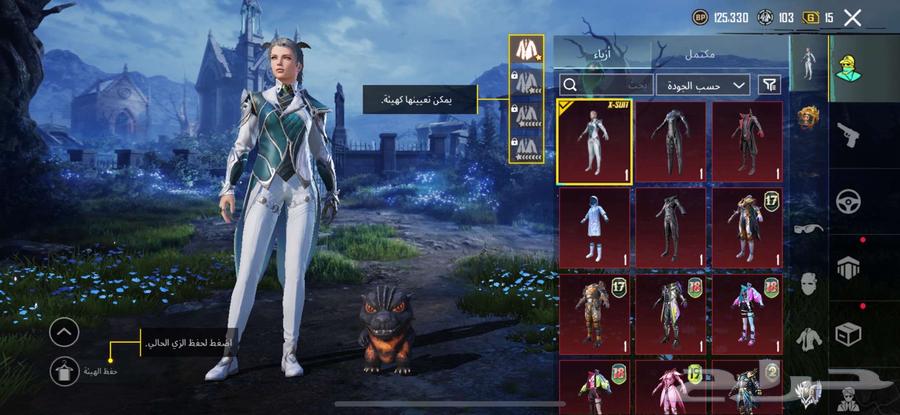
Task: Switch to the أزياء outfits tab
Action: (x=595, y=52)
